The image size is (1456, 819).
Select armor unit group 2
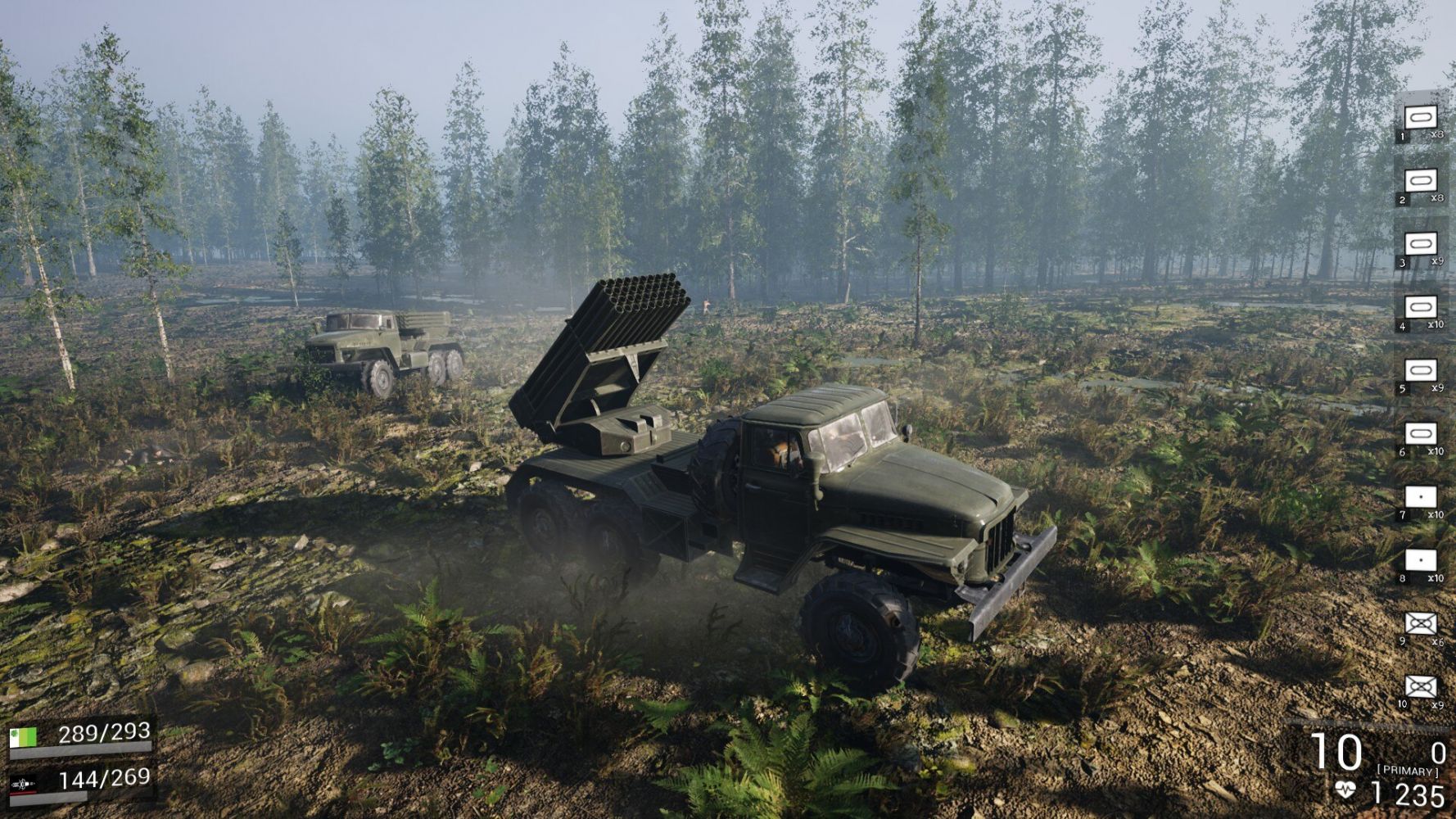pyautogui.click(x=1421, y=180)
